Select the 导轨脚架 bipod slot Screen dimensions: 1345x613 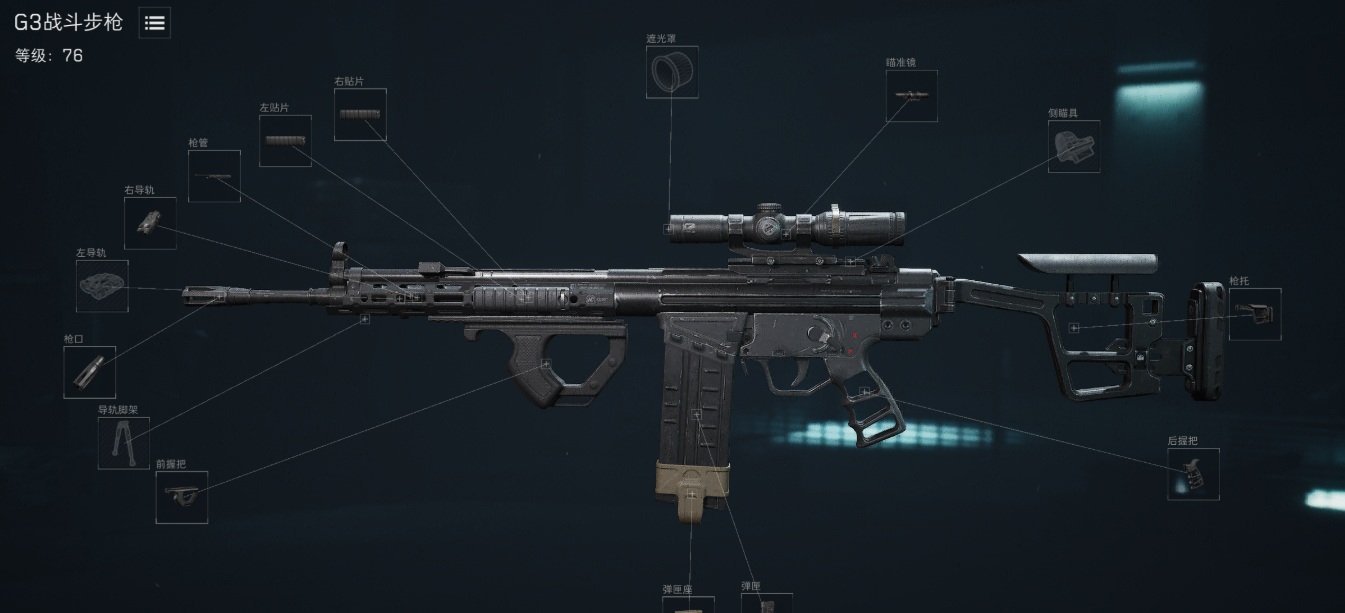tap(124, 443)
